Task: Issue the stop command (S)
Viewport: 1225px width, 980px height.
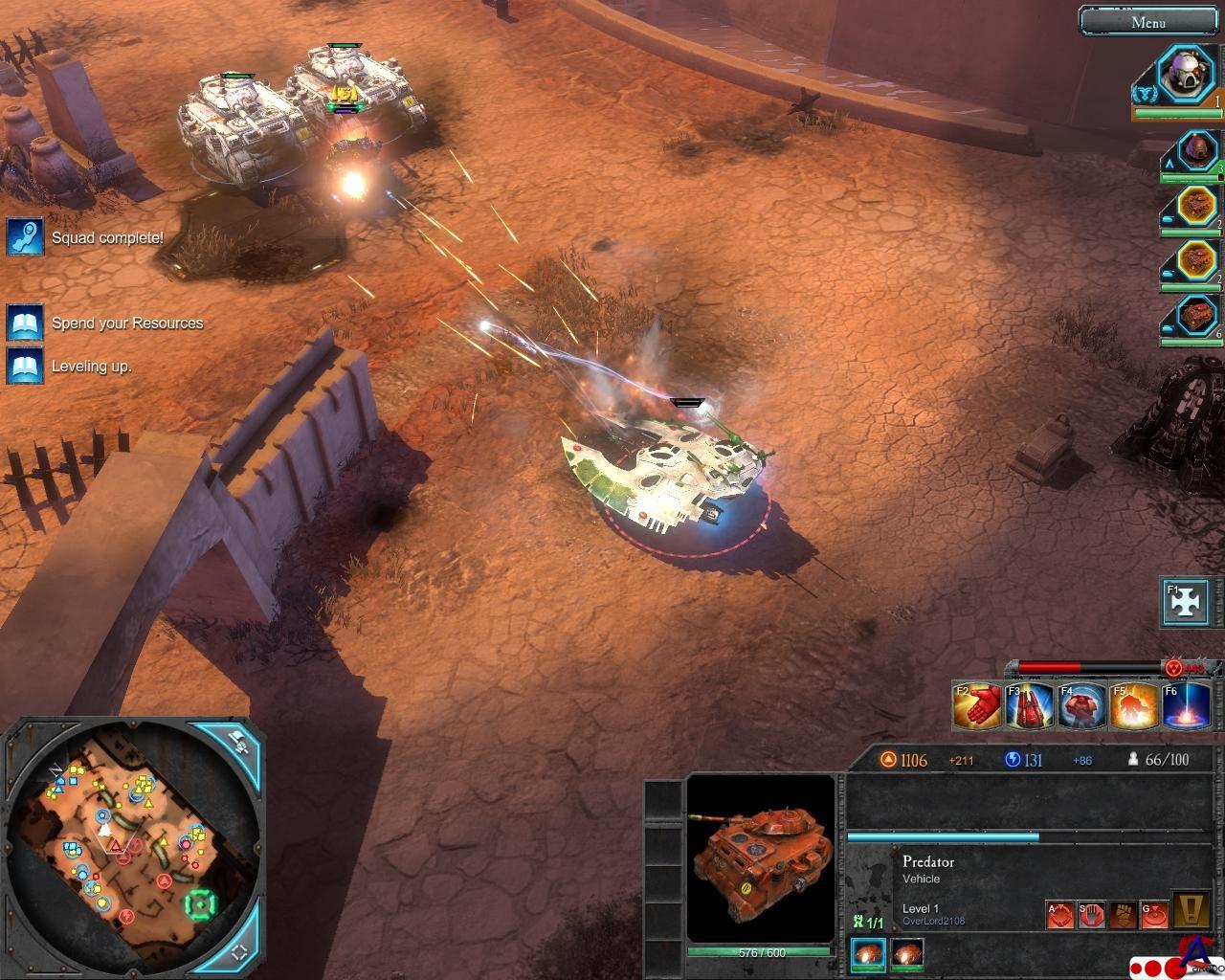Action: (x=1092, y=915)
